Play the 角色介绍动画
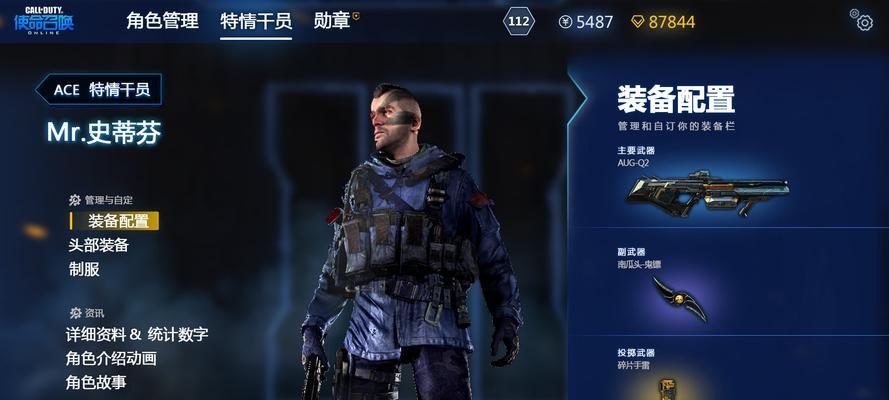889x400 pixels. (111, 359)
